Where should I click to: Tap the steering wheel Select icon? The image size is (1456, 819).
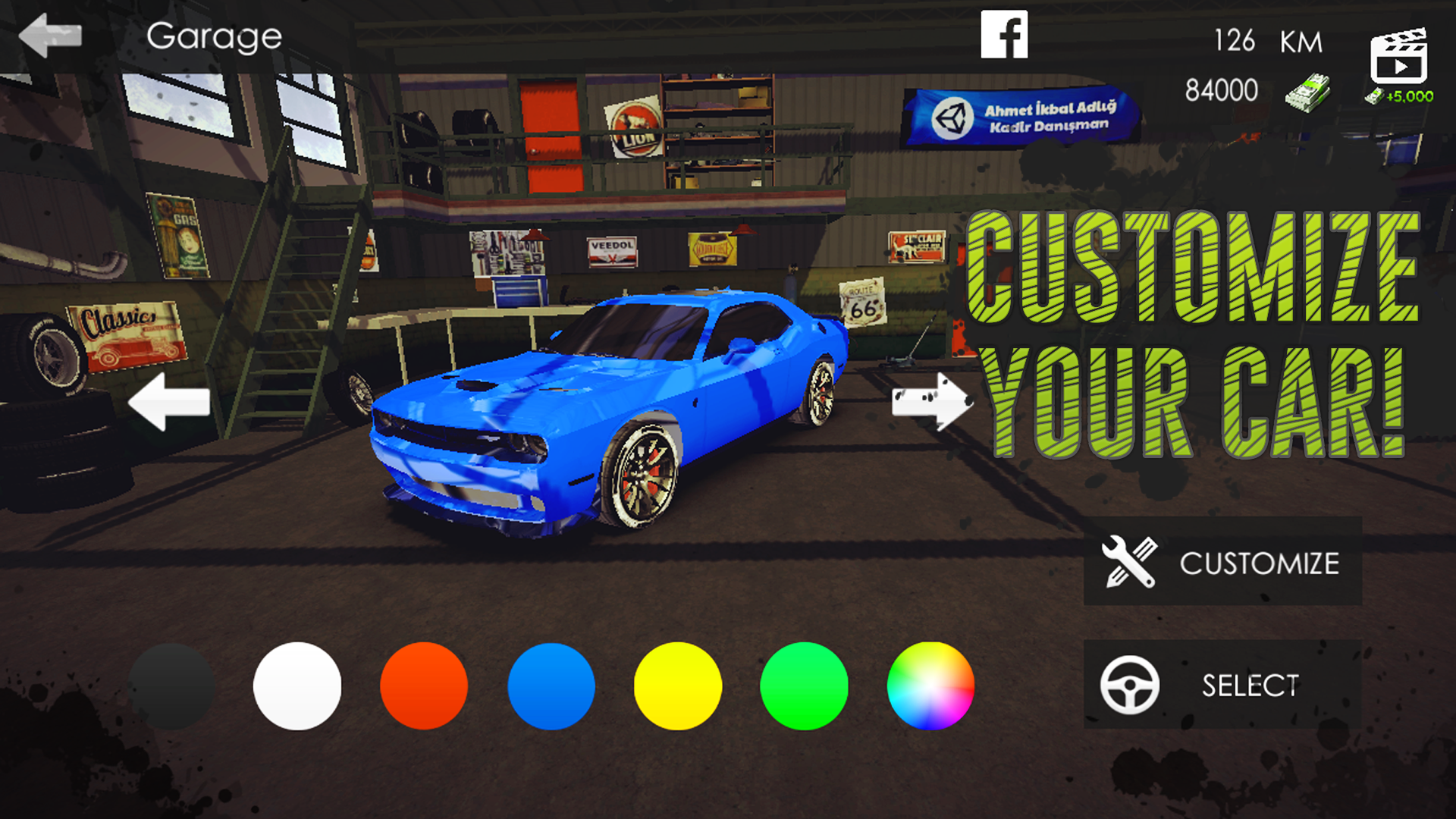pyautogui.click(x=1129, y=685)
